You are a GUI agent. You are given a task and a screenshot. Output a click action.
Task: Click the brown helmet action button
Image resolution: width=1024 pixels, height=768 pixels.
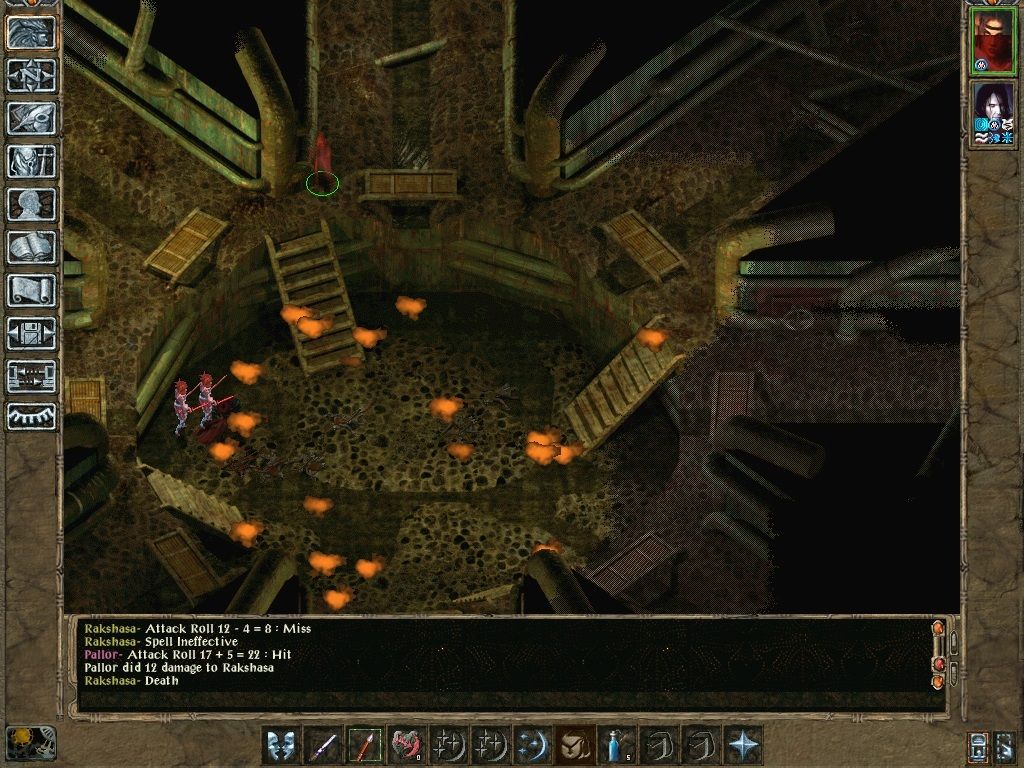(x=573, y=745)
